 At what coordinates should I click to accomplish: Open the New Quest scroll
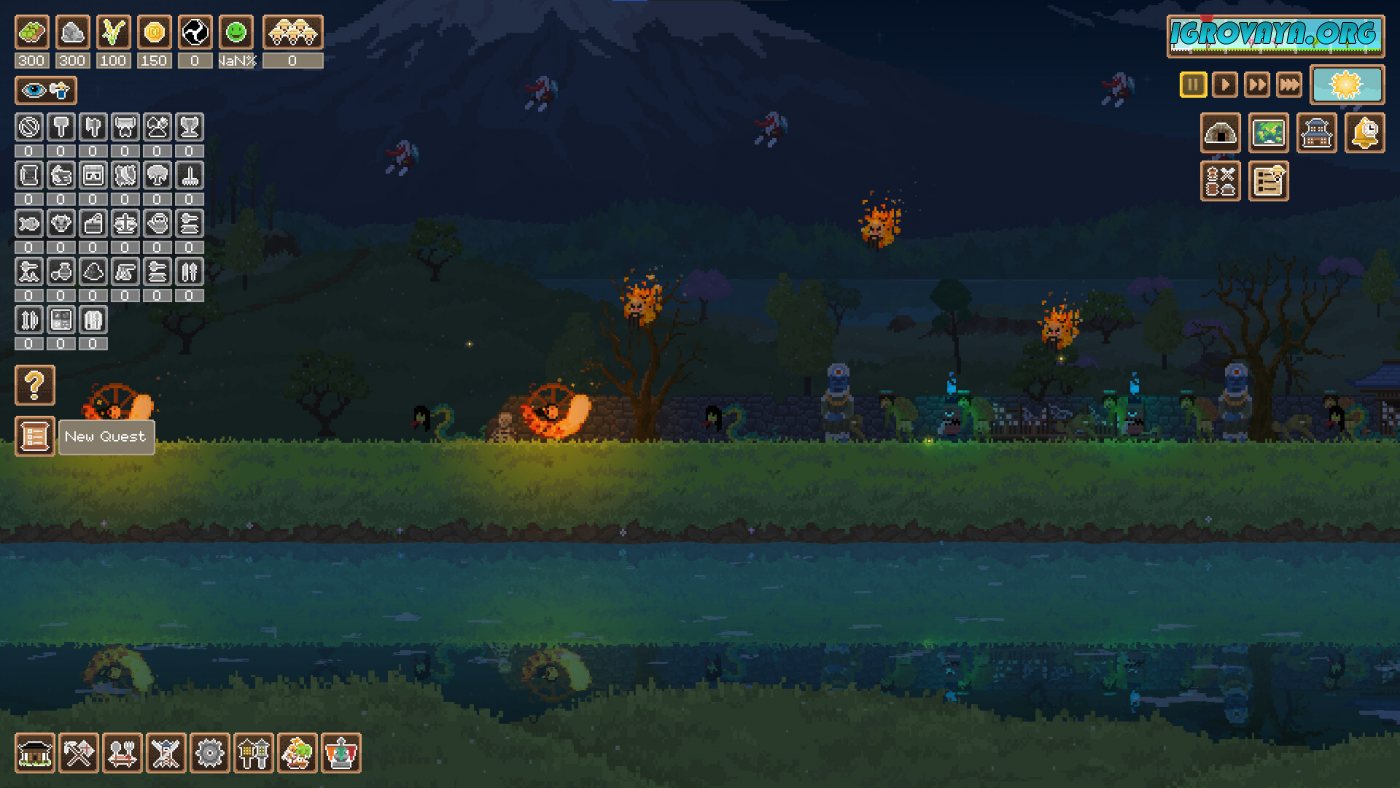tap(35, 436)
